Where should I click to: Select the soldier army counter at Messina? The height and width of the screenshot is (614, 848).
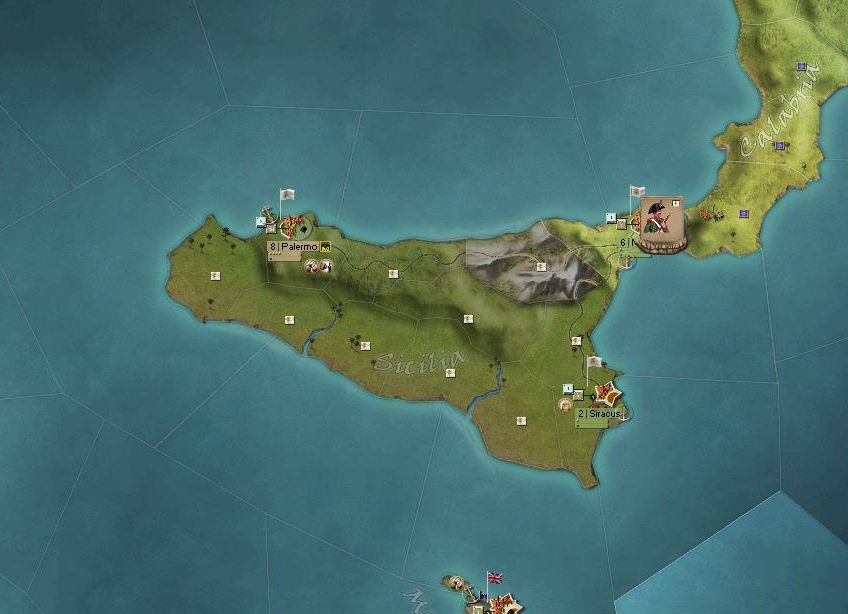pos(660,223)
